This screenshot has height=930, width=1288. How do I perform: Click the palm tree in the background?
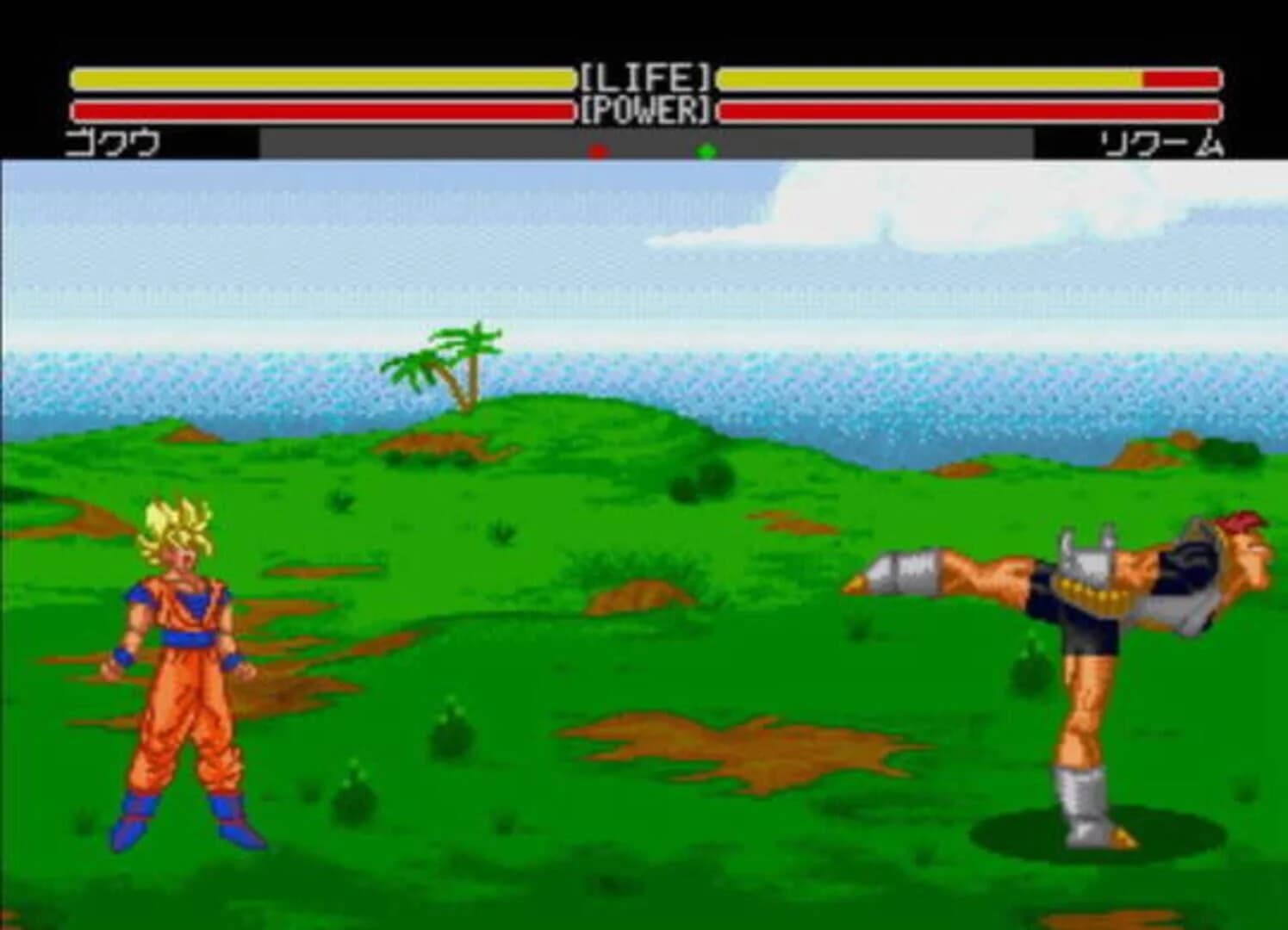pos(455,362)
